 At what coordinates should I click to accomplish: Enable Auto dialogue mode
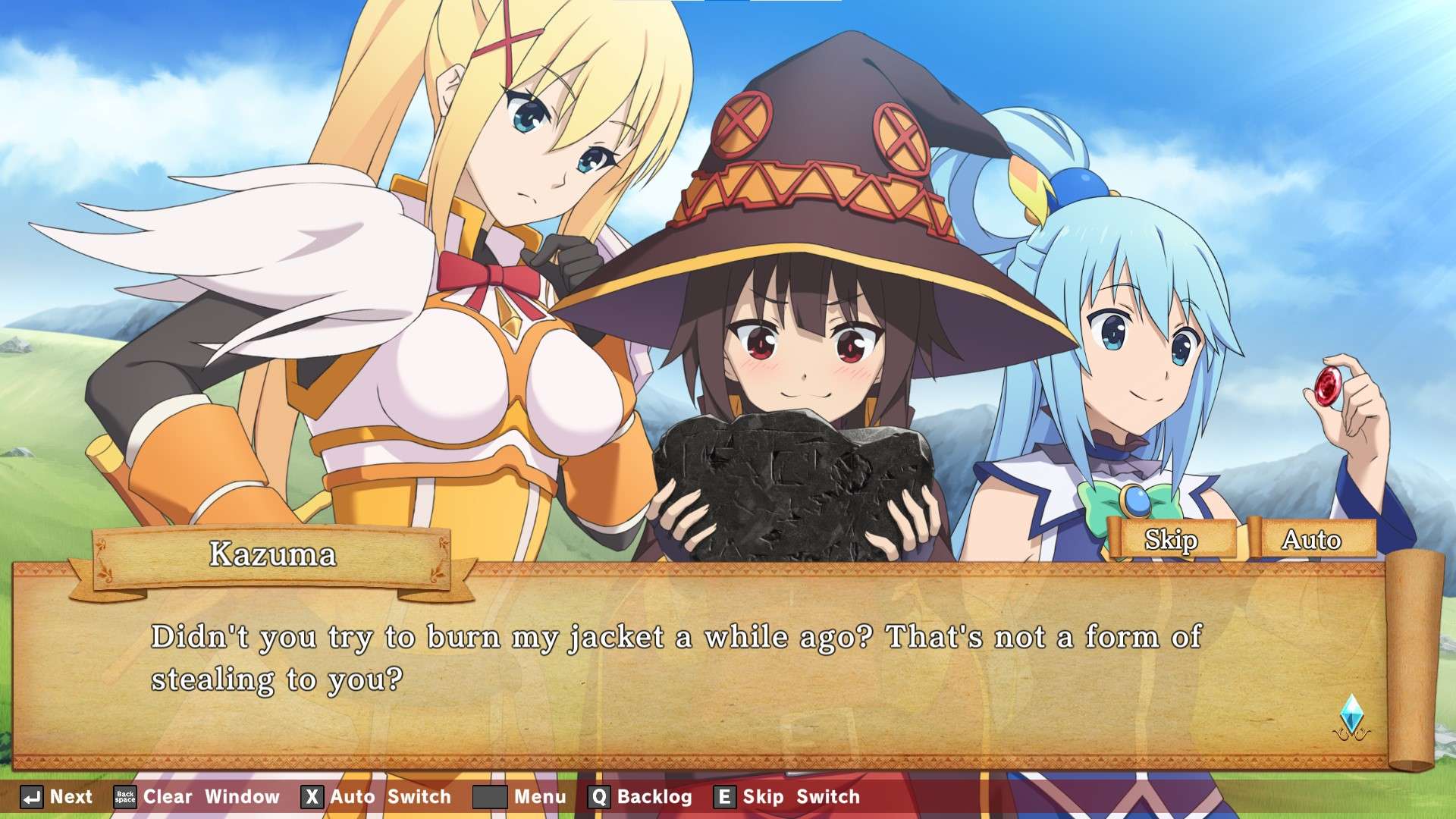[x=1312, y=539]
